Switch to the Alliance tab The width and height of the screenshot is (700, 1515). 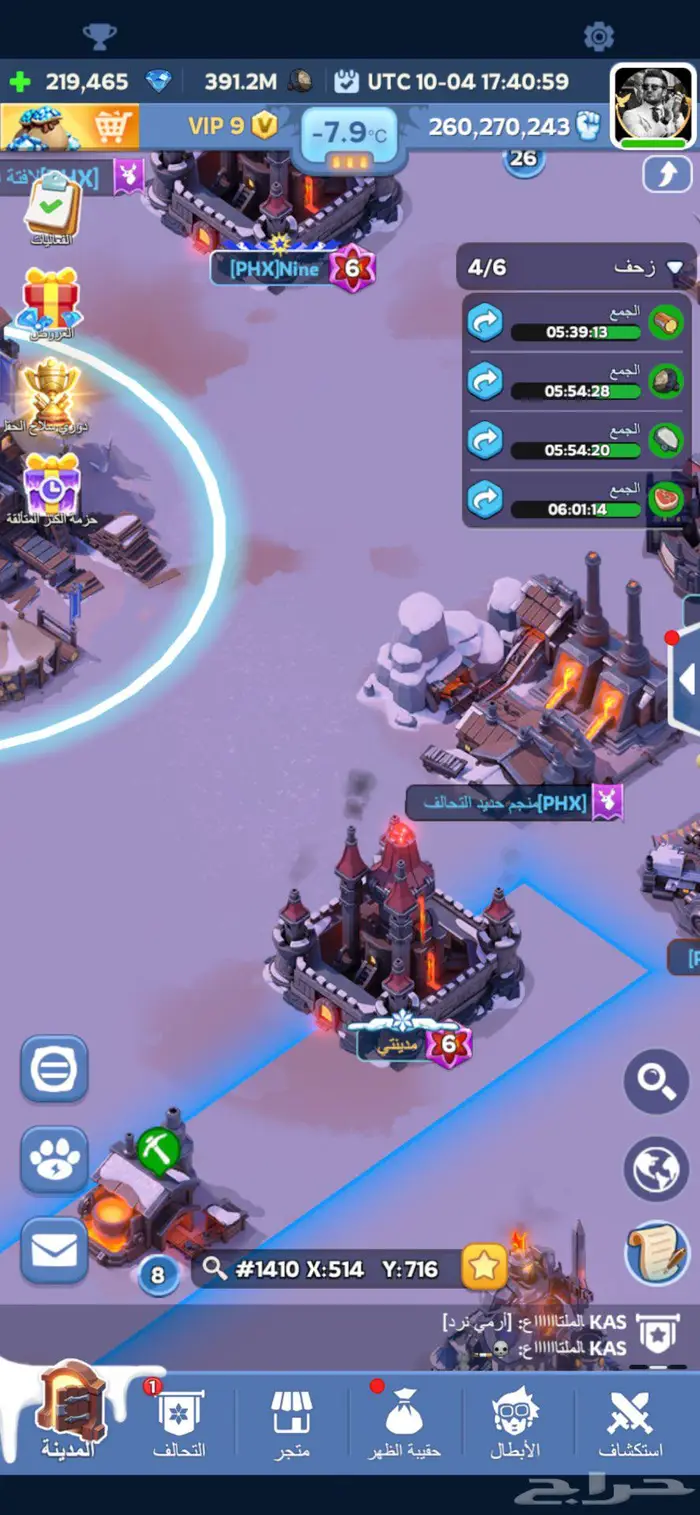pyautogui.click(x=178, y=1422)
